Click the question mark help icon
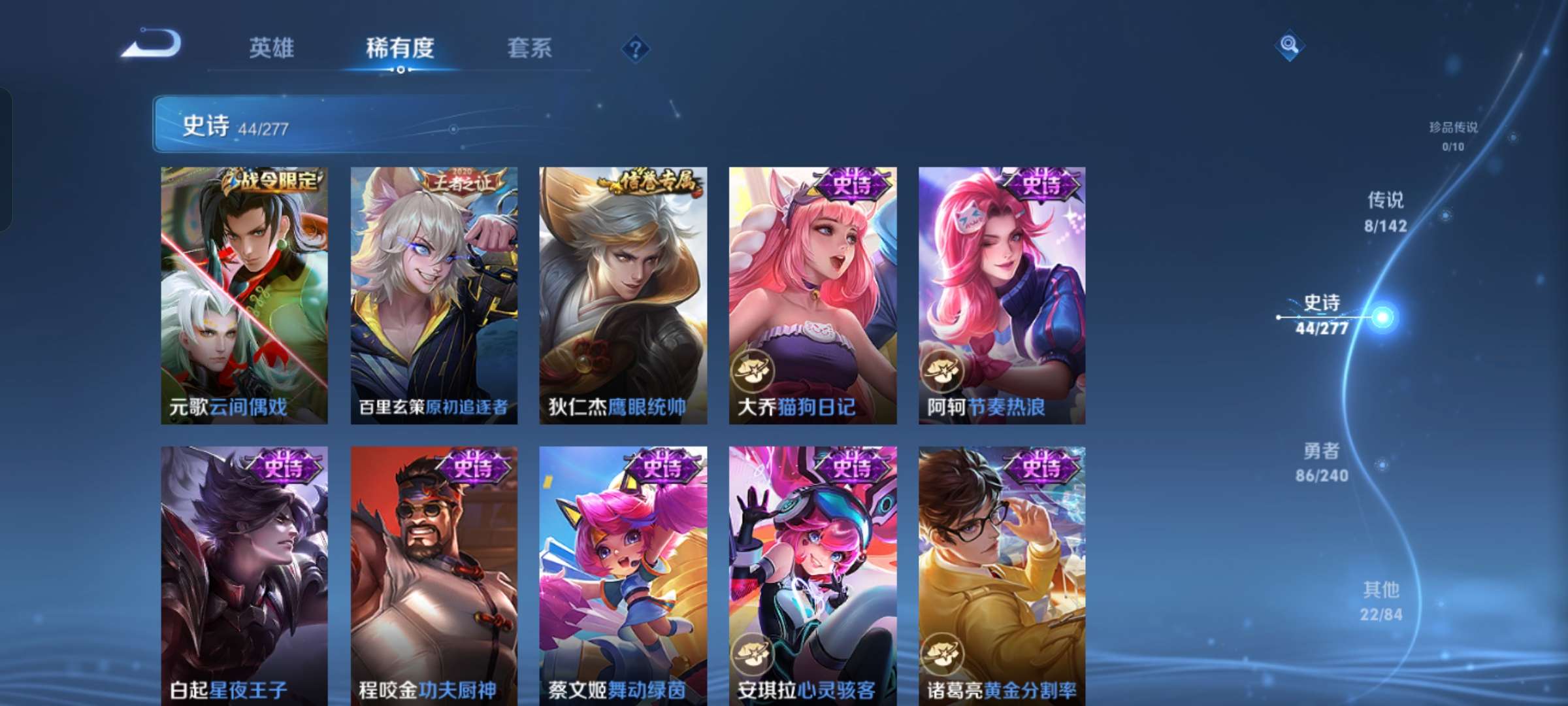Viewport: 1568px width, 706px height. pyautogui.click(x=634, y=49)
